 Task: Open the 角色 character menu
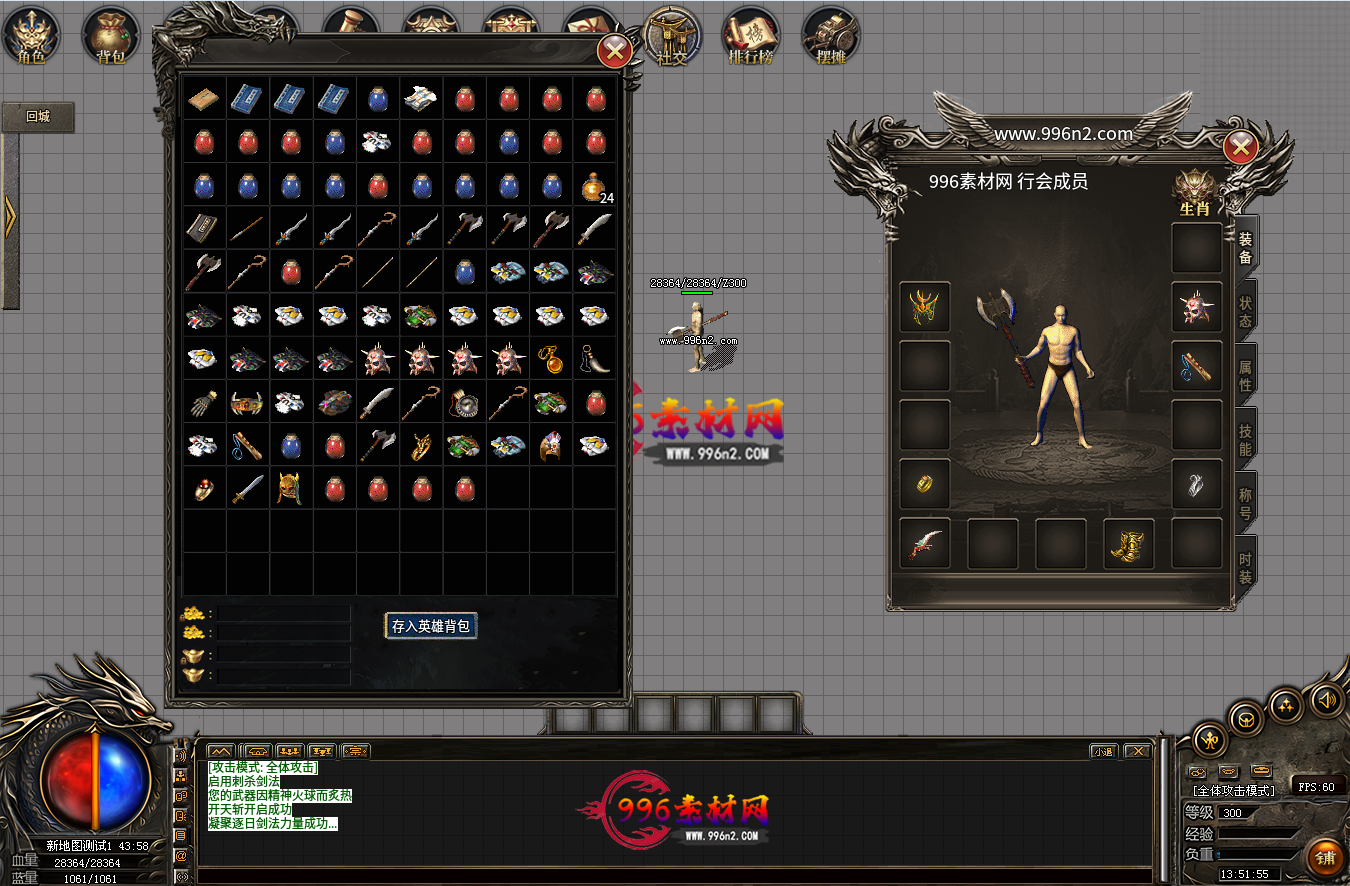(31, 35)
